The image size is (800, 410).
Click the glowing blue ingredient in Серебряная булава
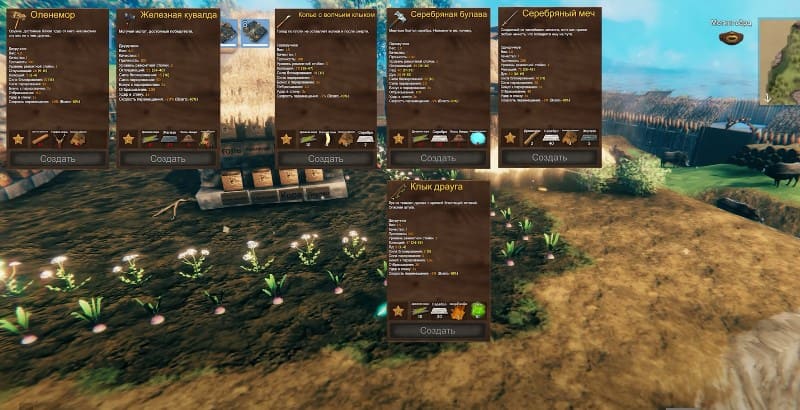point(478,138)
